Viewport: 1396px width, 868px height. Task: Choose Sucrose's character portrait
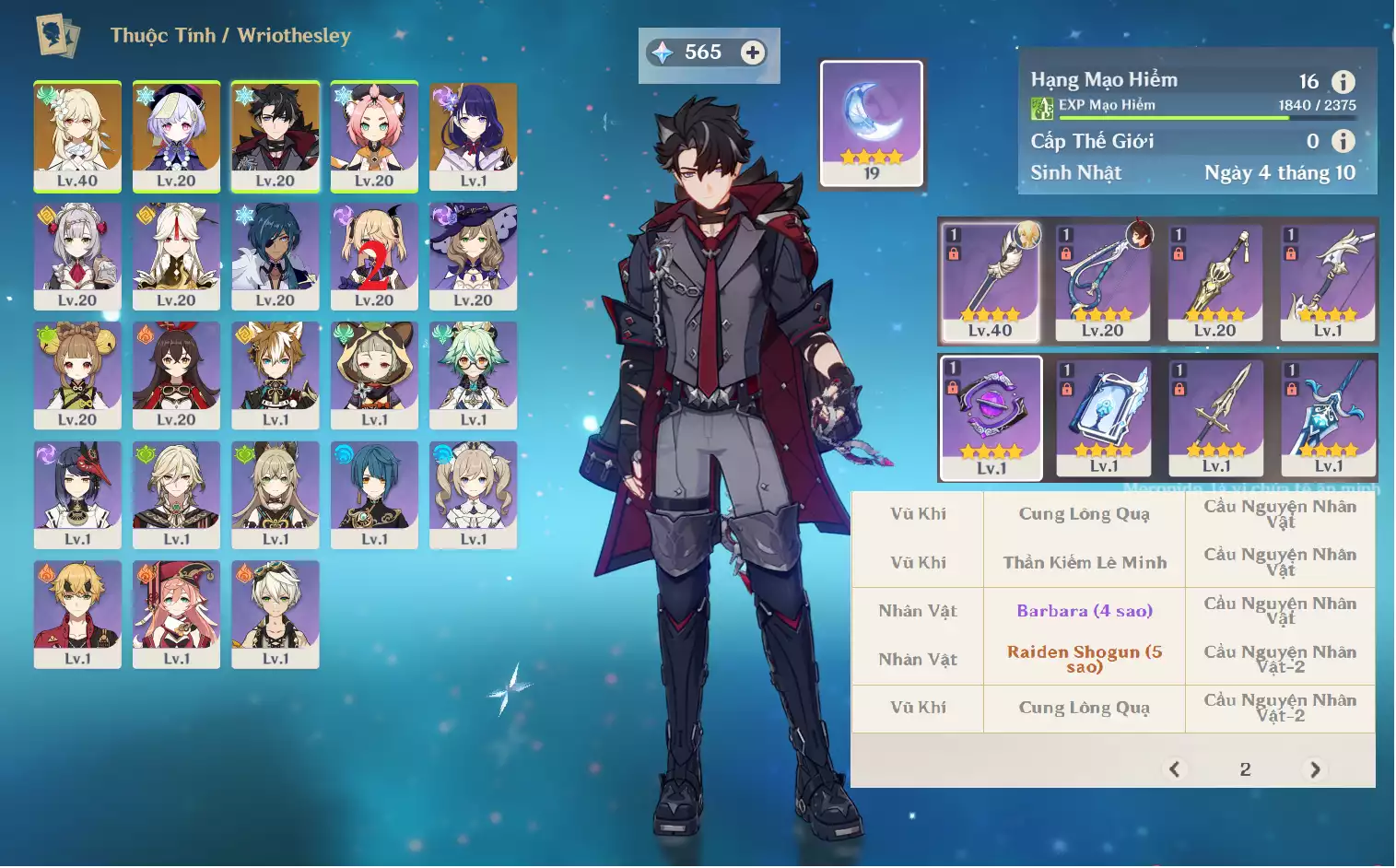click(473, 375)
